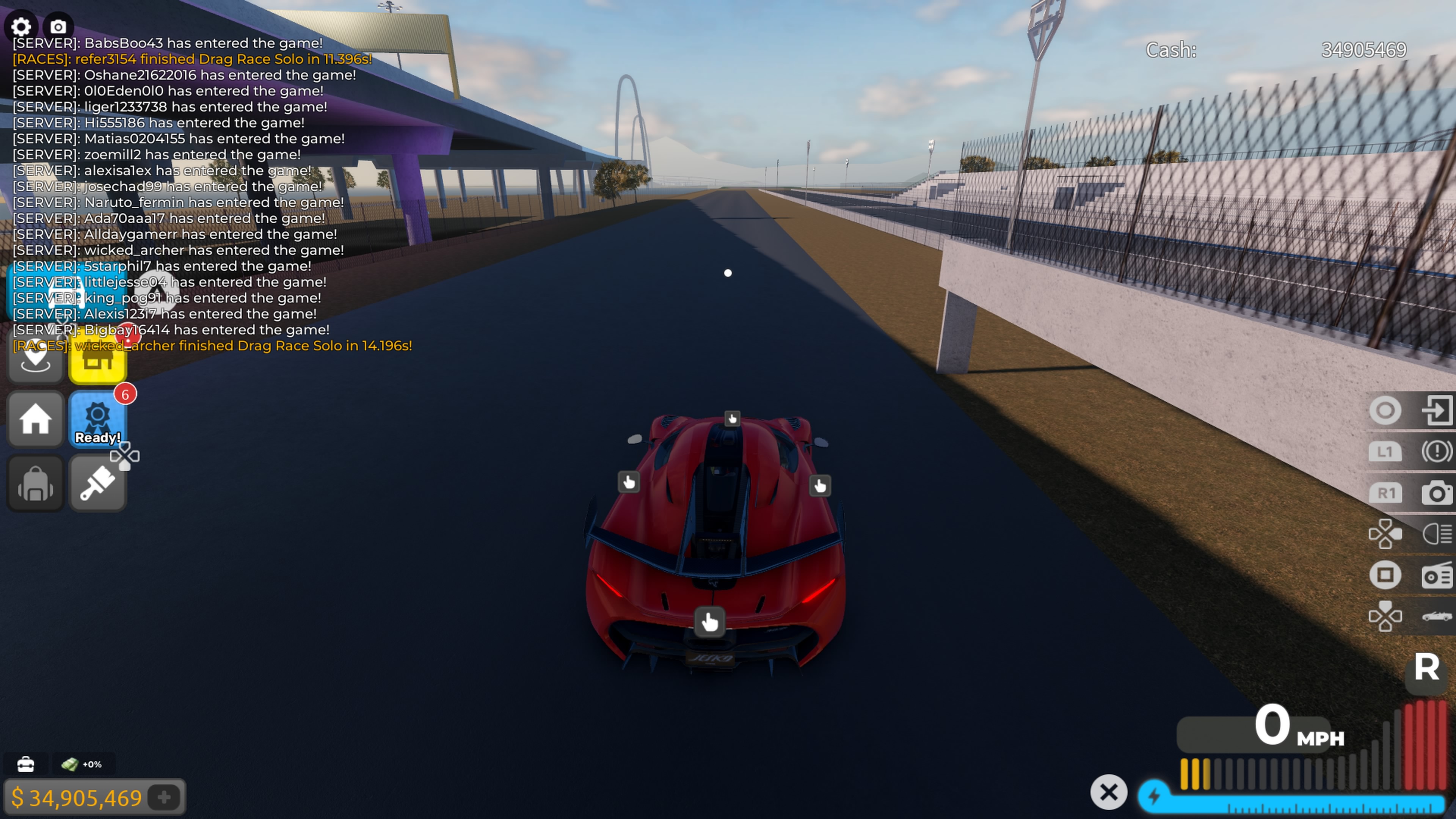Image resolution: width=1456 pixels, height=819 pixels.
Task: Exit the vehicle with the door-arrow icon
Action: 1436,410
